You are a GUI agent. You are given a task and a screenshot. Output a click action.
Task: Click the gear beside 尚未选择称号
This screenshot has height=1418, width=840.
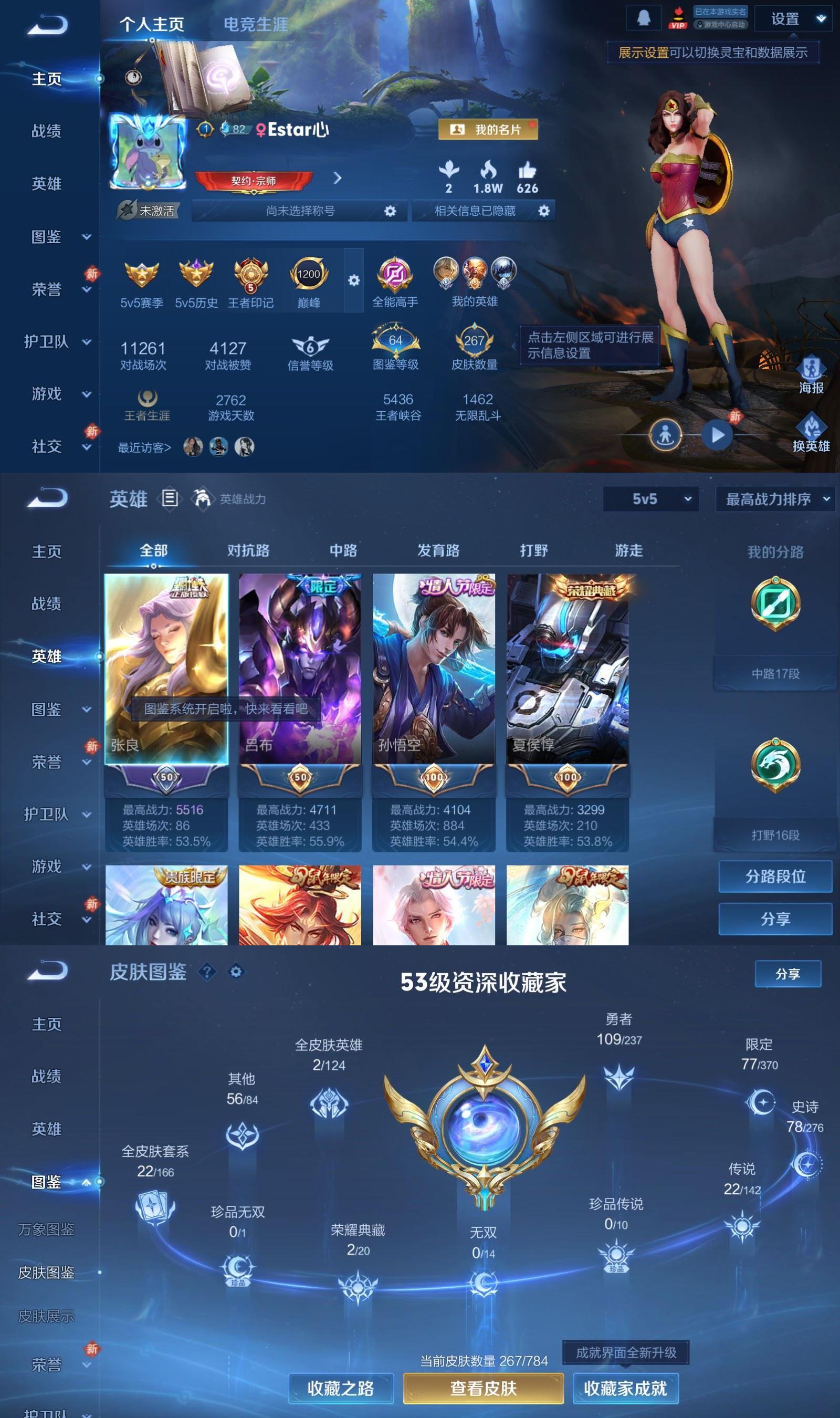click(x=390, y=211)
